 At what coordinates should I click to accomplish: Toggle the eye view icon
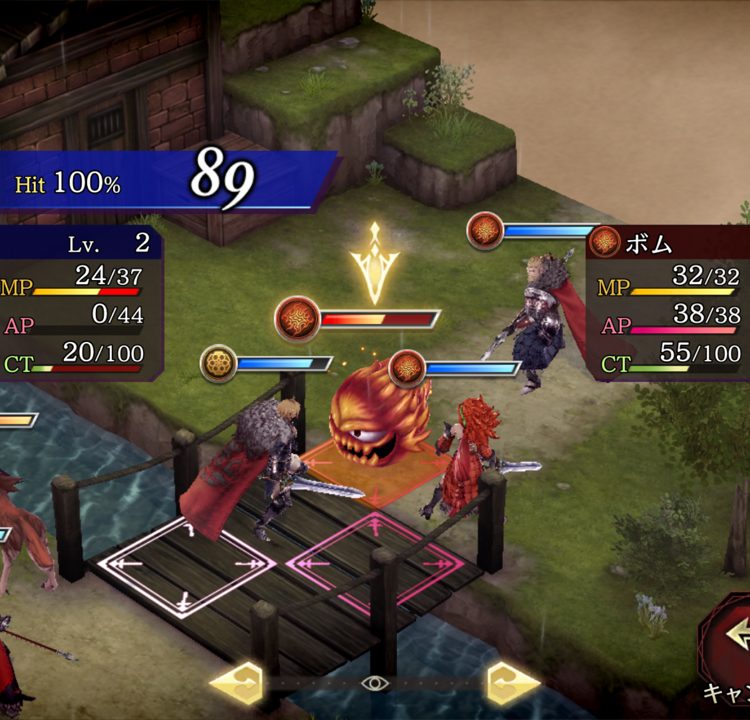point(375,684)
